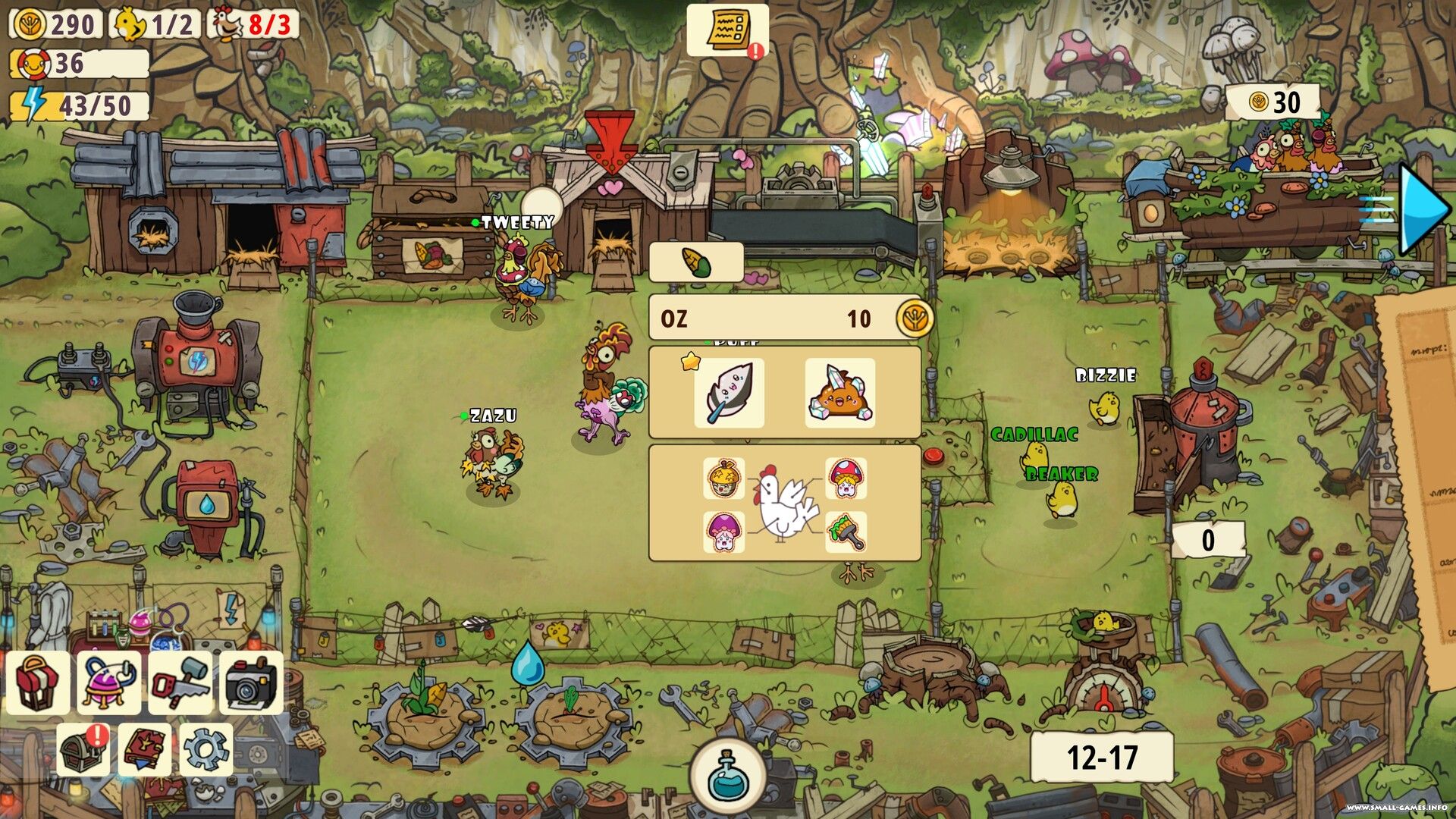Activate the camera photo mode
The height and width of the screenshot is (819, 1456).
[x=251, y=682]
